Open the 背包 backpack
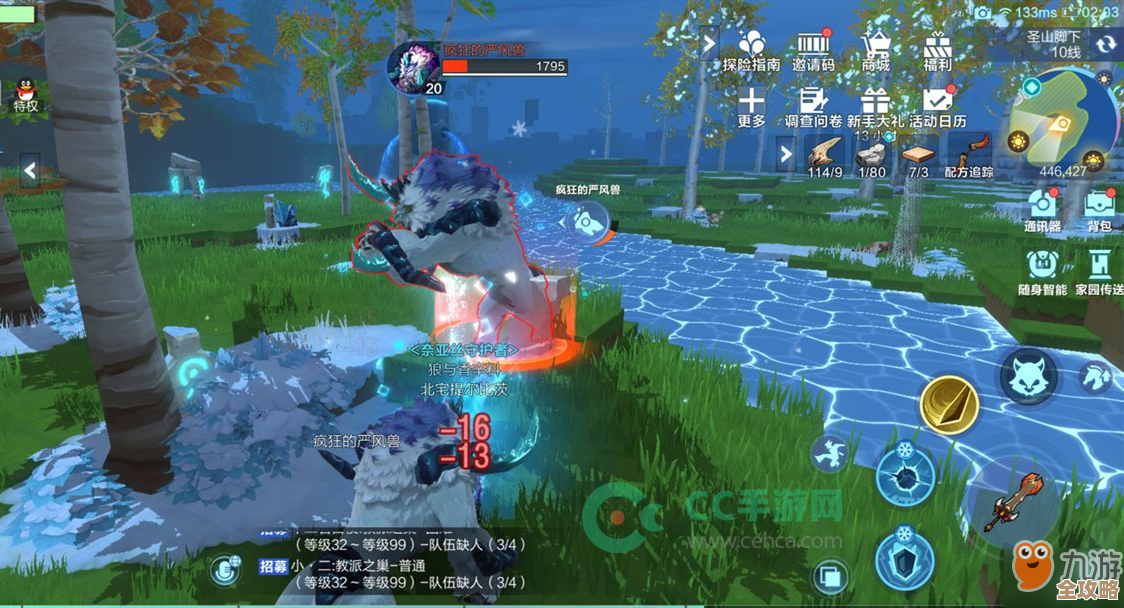Viewport: 1124px width, 608px height. tap(1099, 208)
